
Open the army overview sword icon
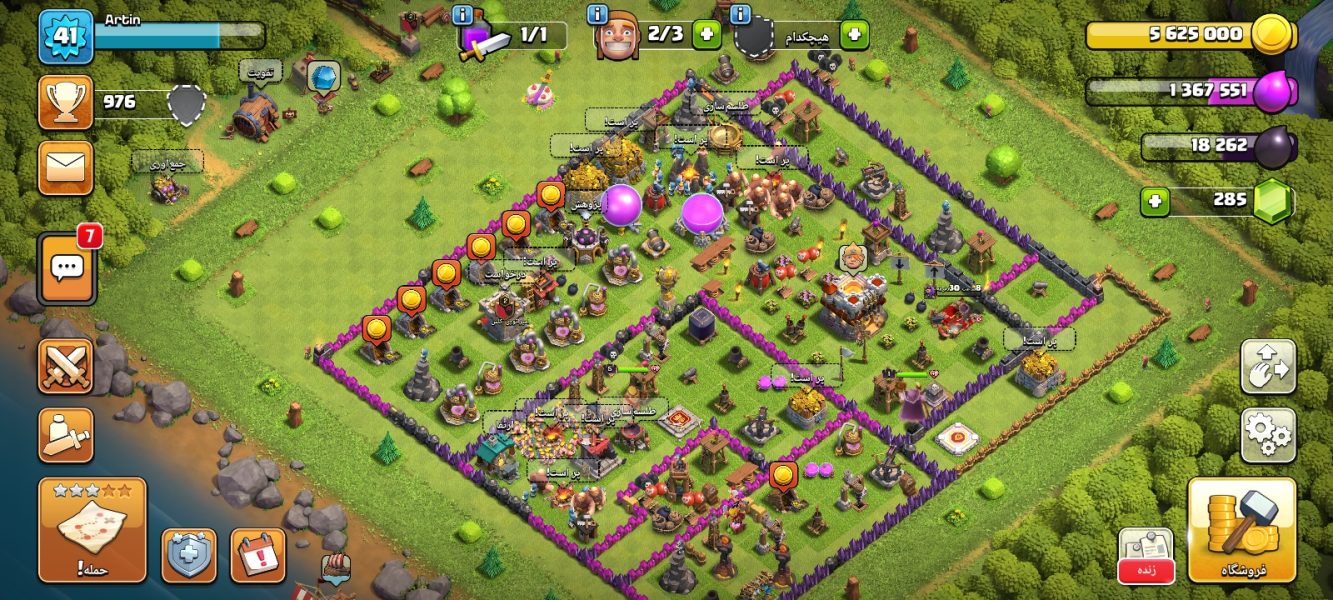coord(482,40)
